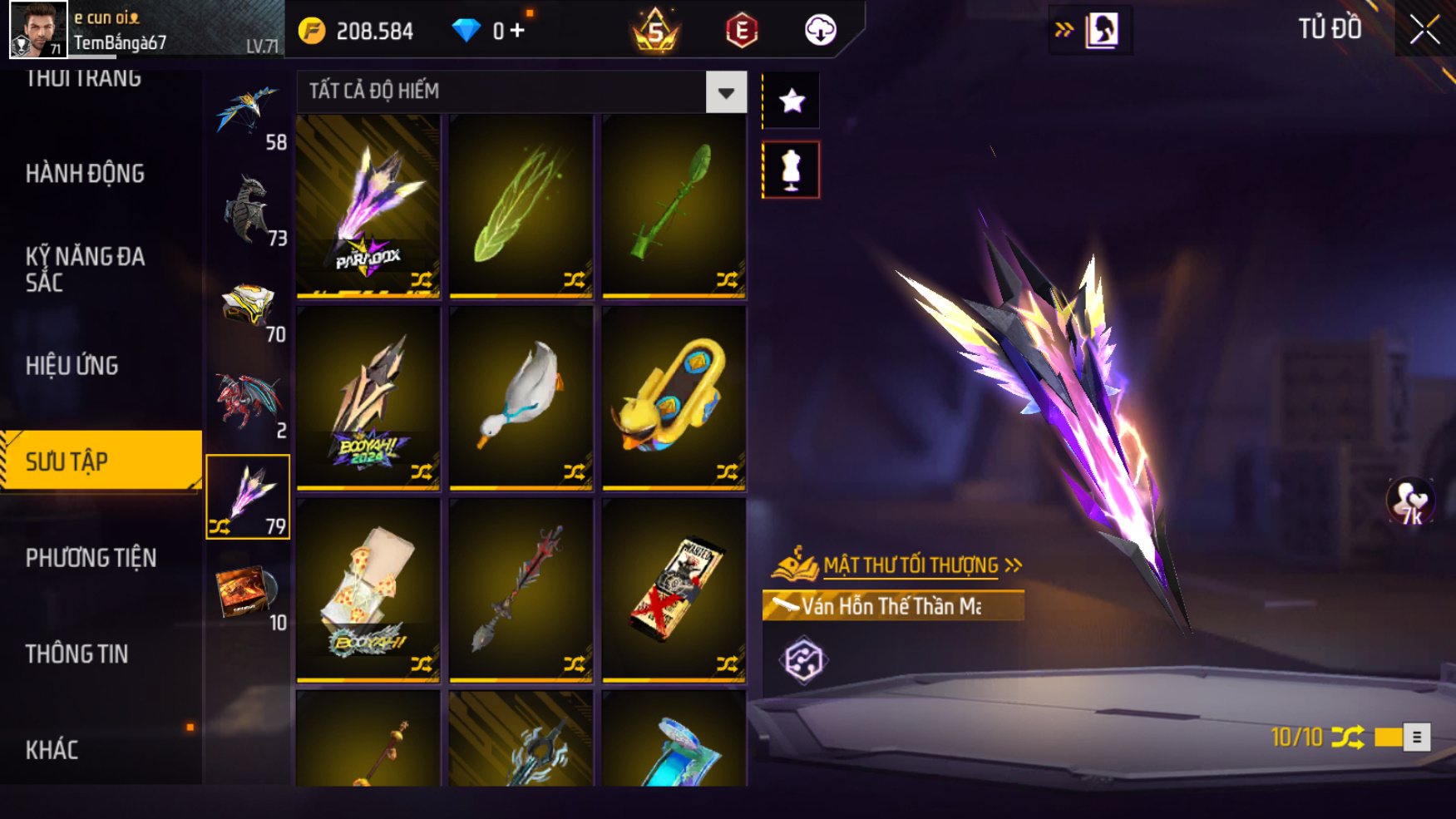Screen dimensions: 1456x819
Task: Open the rarity filter dropdown
Action: (726, 92)
